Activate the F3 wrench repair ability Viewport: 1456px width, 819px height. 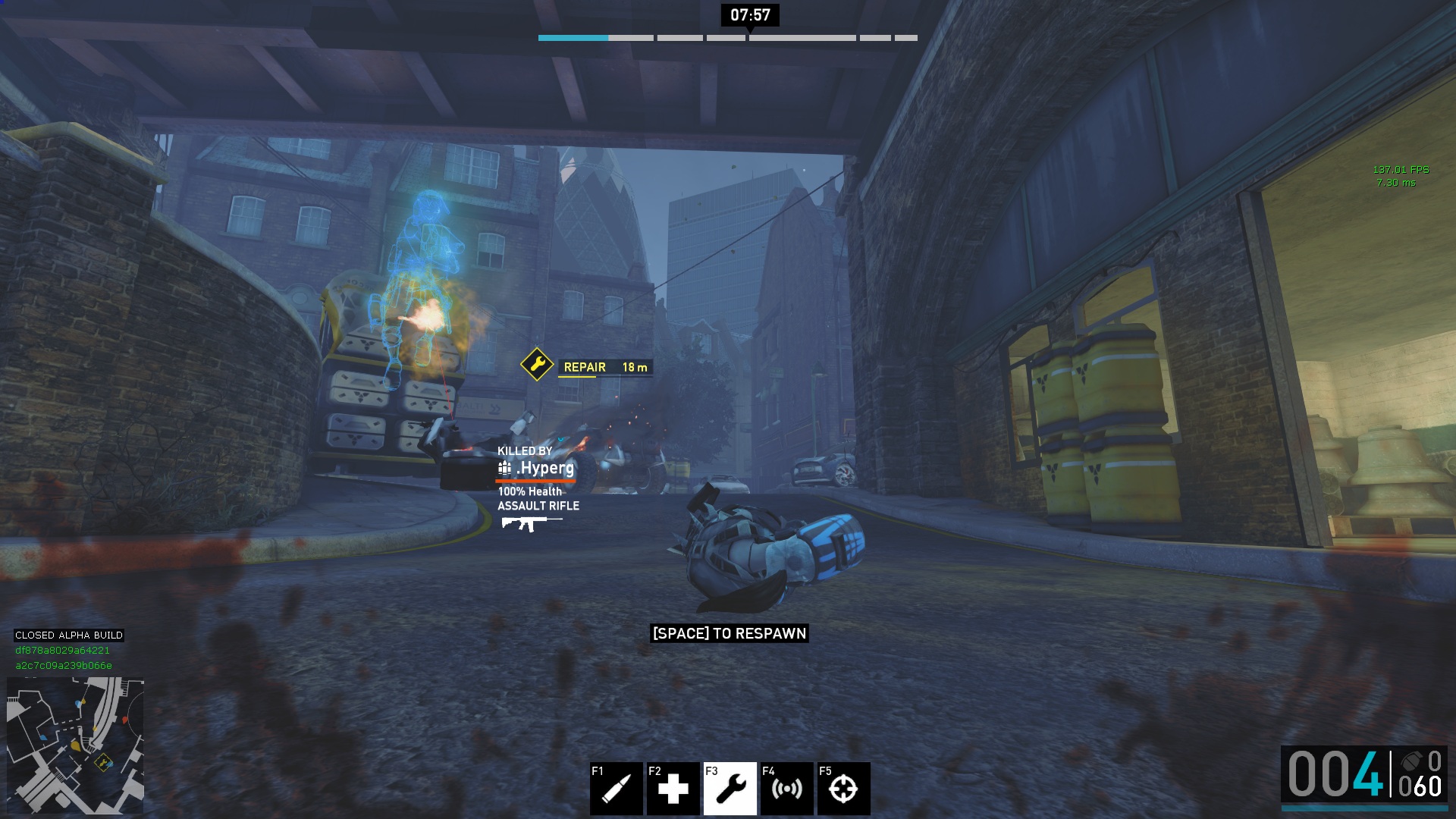pyautogui.click(x=730, y=789)
